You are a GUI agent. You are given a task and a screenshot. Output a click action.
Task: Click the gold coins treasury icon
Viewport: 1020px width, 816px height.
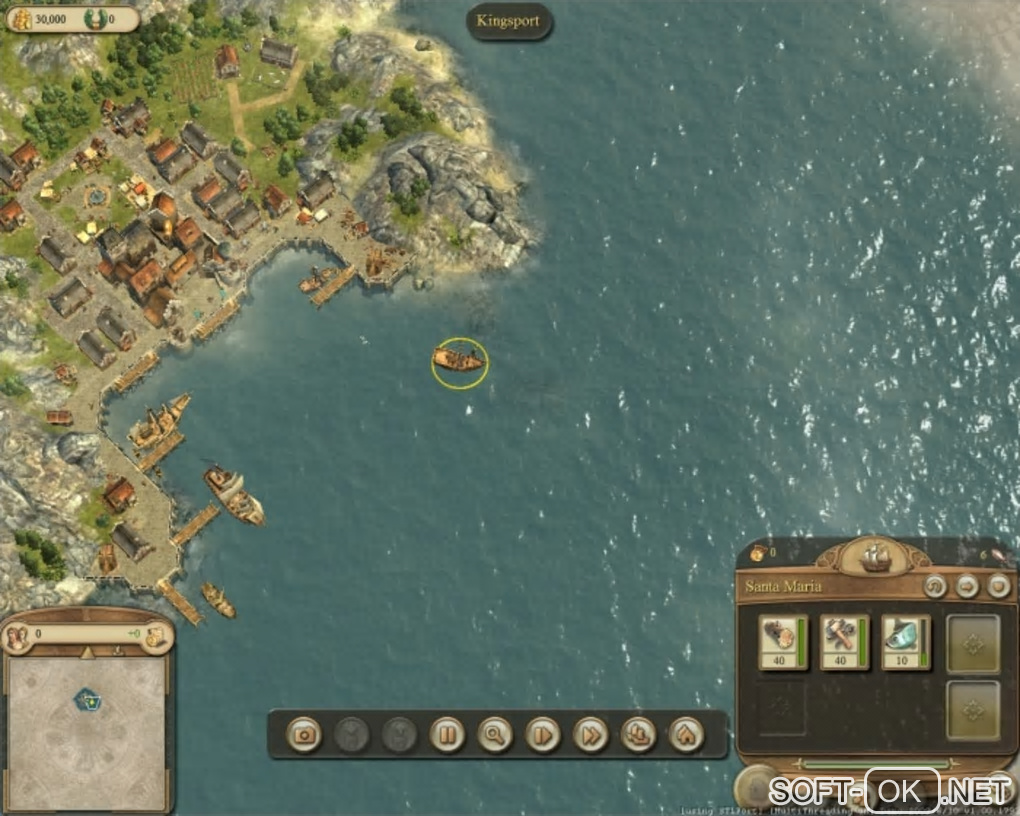(x=21, y=18)
